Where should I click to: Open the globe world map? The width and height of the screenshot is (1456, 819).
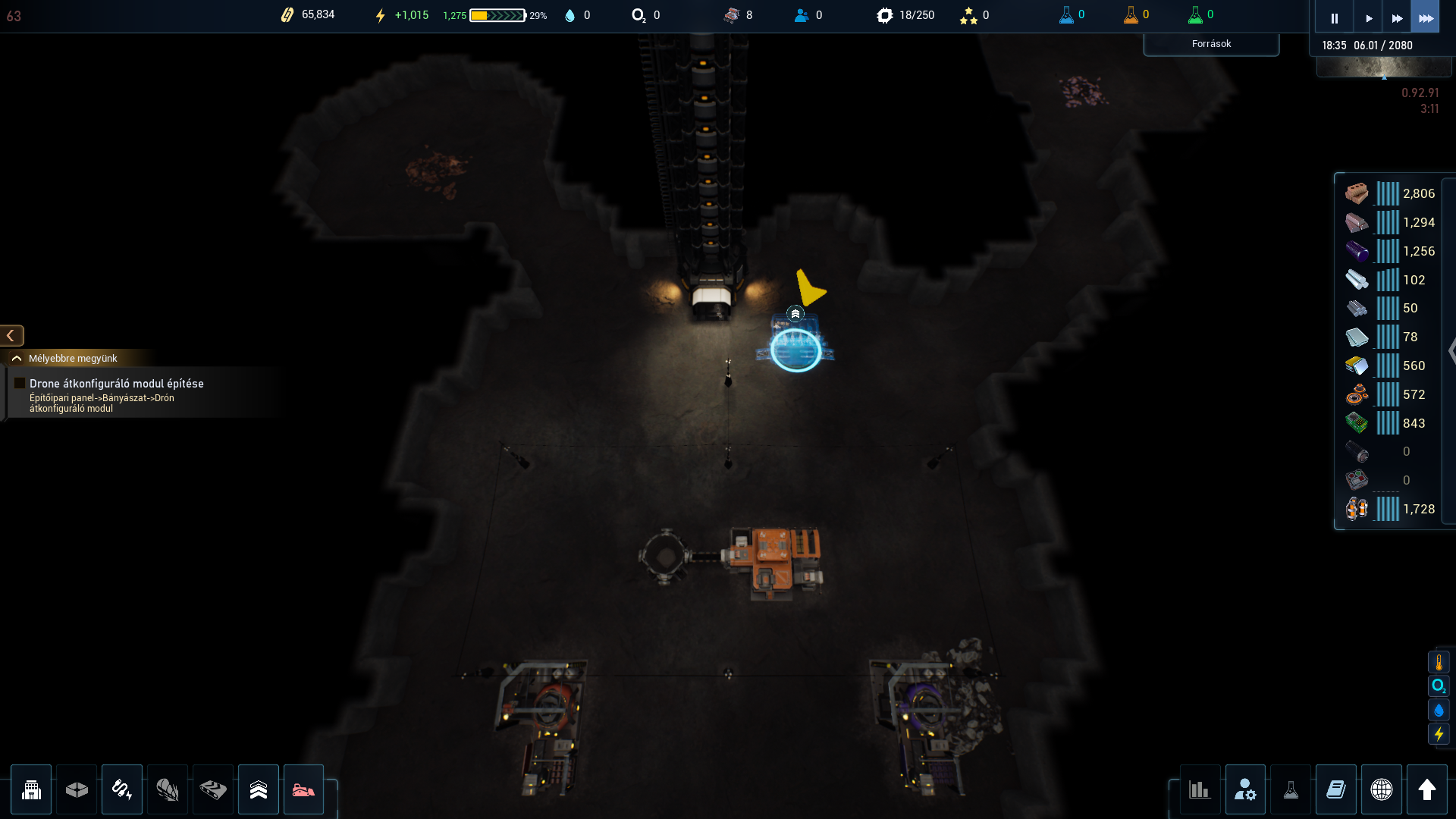1382,789
